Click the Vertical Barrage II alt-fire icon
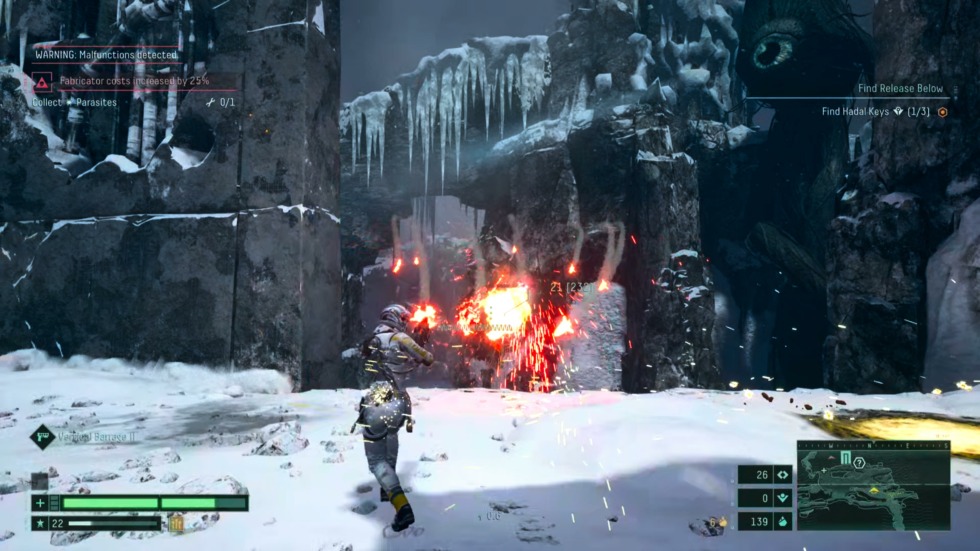The image size is (980, 551). pos(42,435)
